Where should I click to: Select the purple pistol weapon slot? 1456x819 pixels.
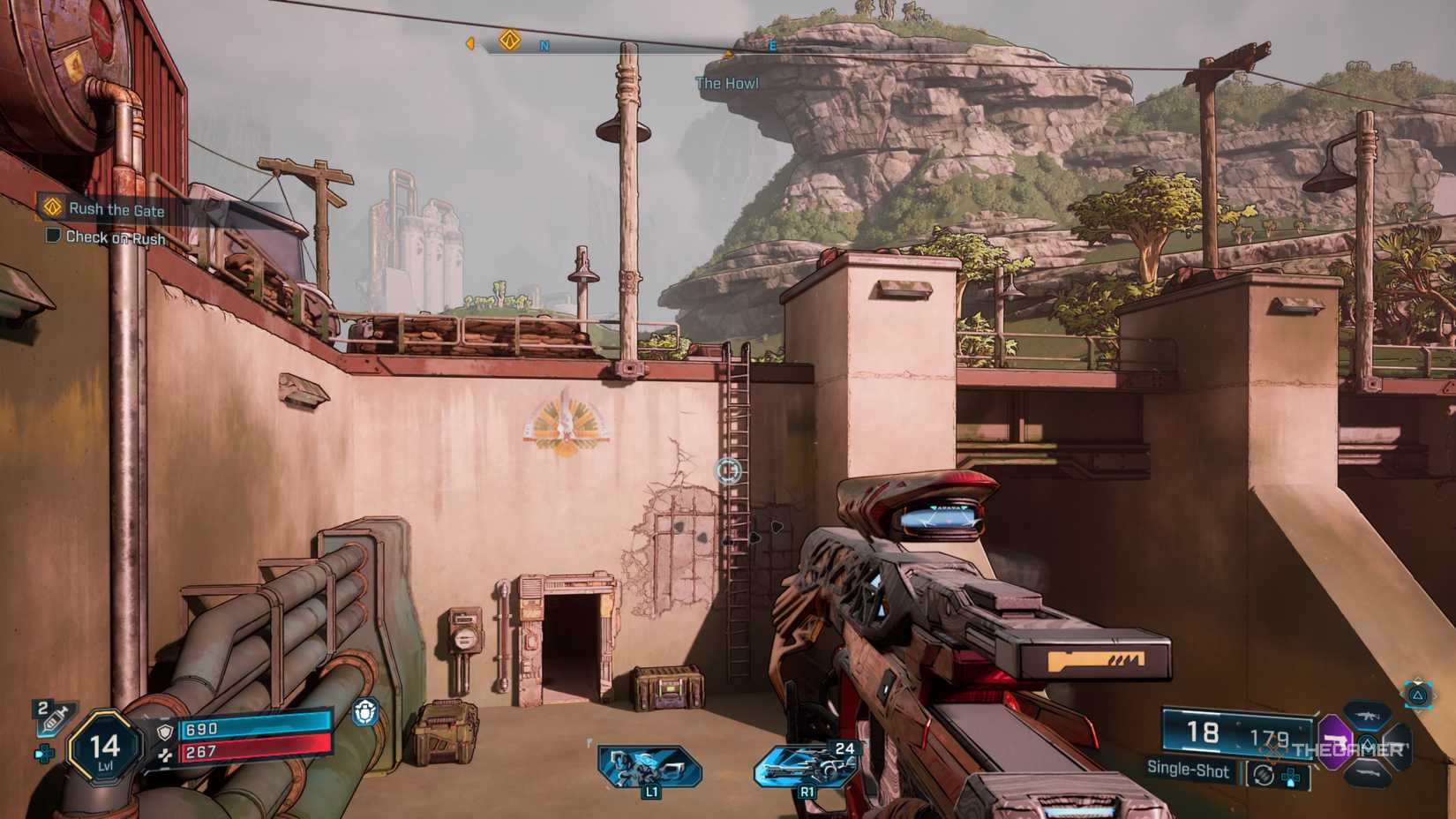click(x=1333, y=743)
